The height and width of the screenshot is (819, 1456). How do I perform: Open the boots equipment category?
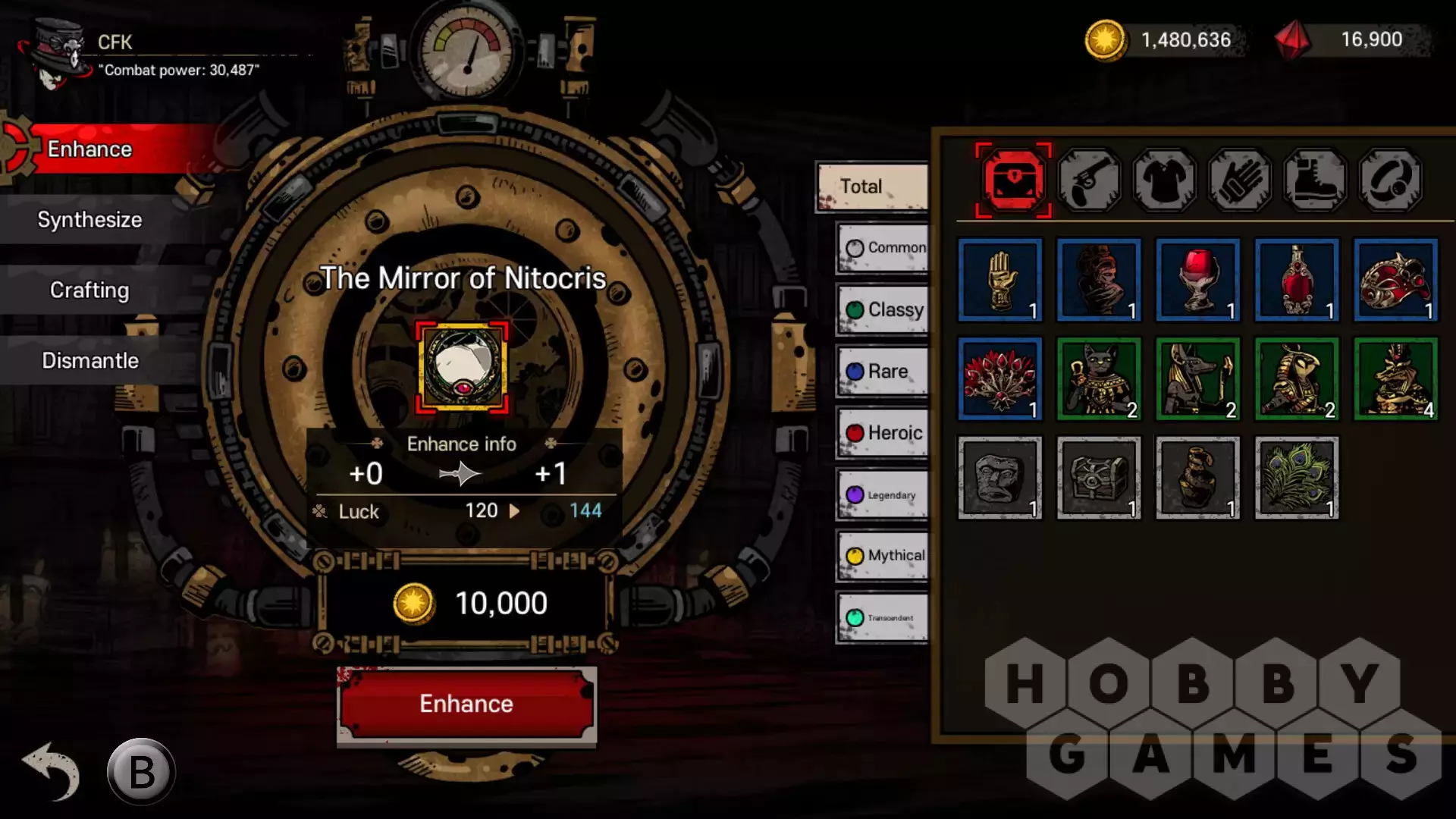coord(1315,180)
